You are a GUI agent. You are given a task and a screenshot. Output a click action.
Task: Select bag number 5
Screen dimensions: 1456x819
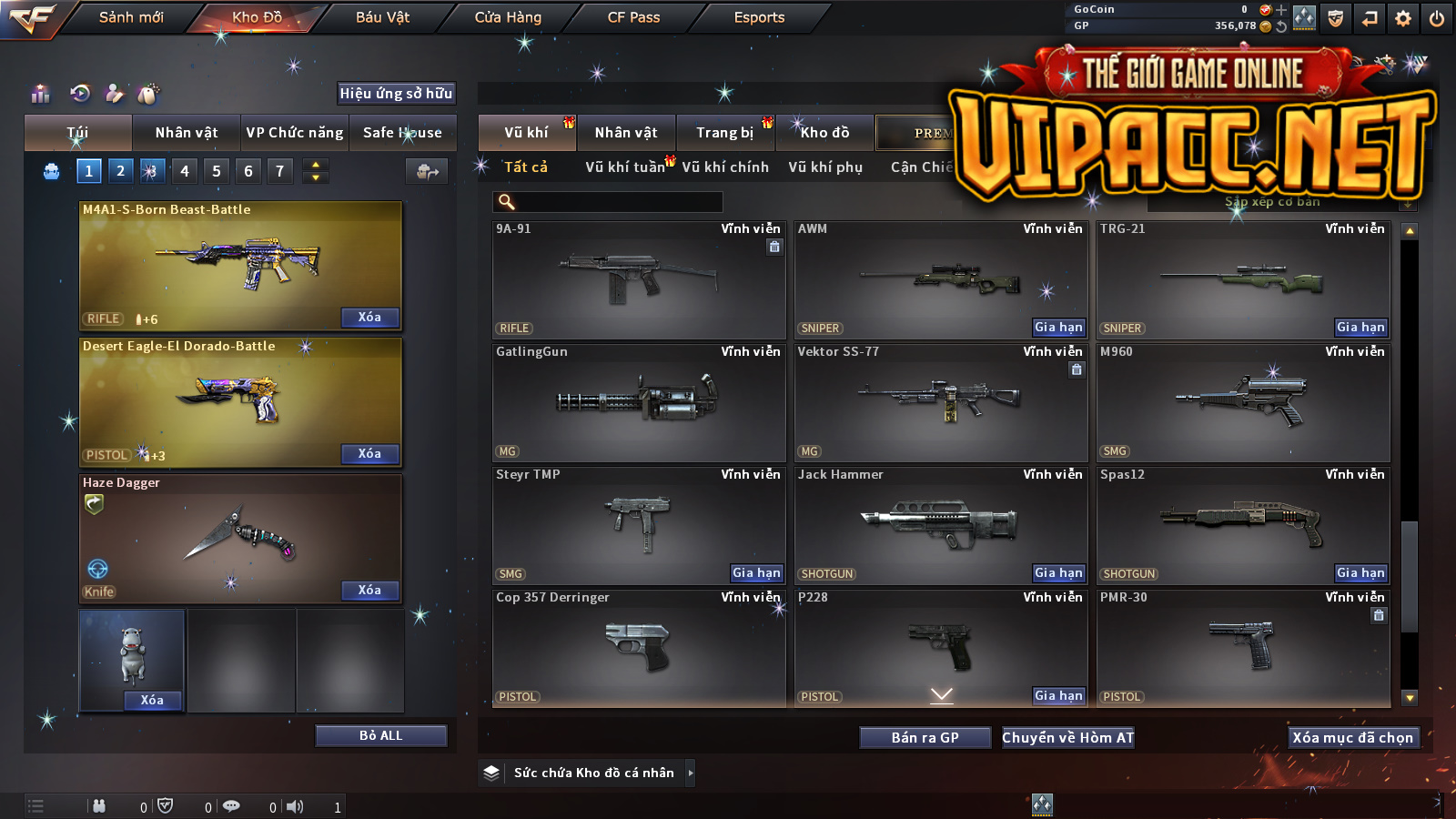(x=217, y=171)
